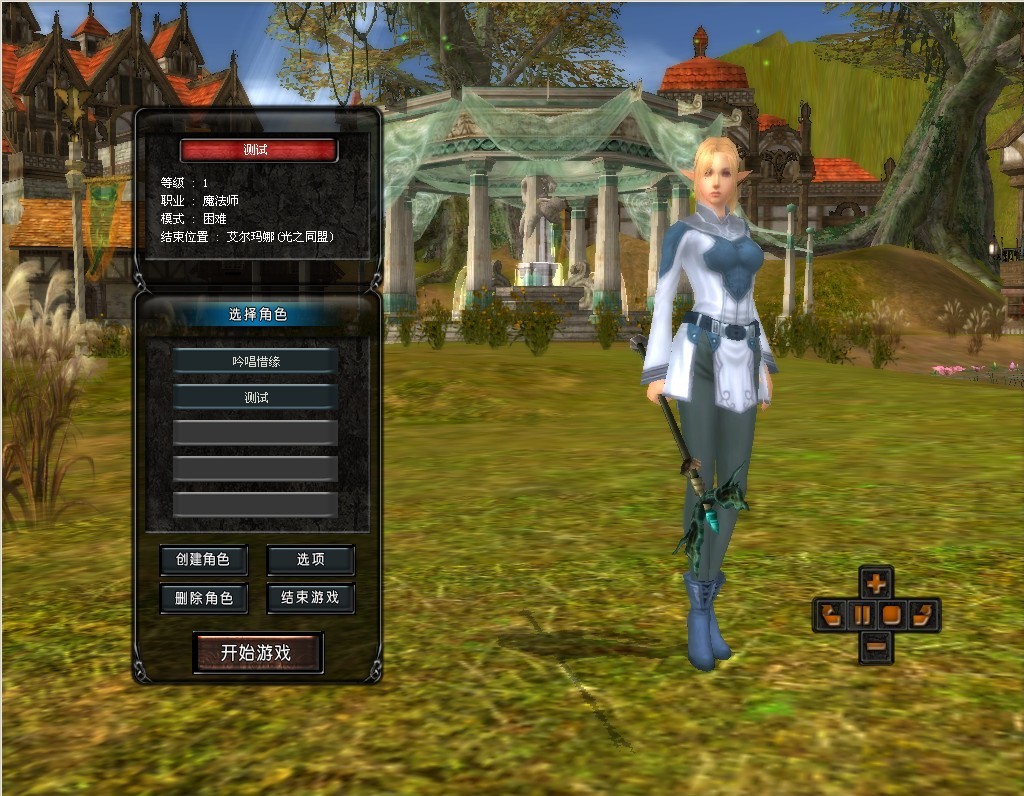This screenshot has width=1024, height=796.
Task: Open the 选项 (Options) menu
Action: (x=310, y=560)
